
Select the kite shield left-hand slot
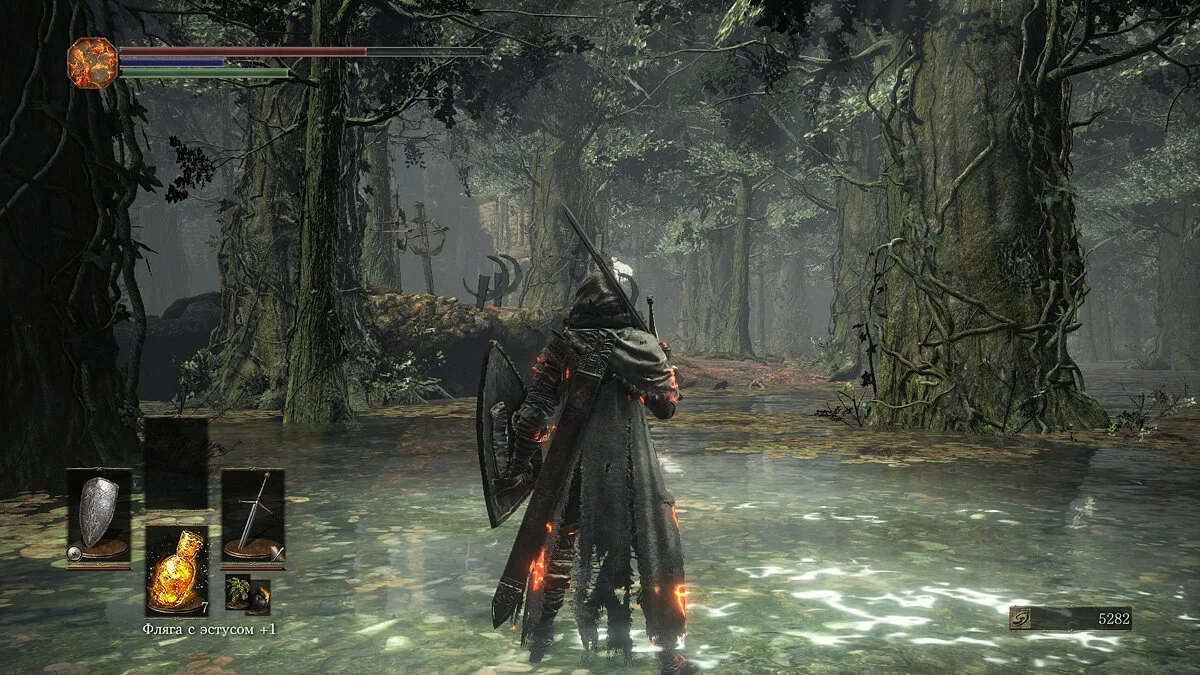(x=98, y=516)
